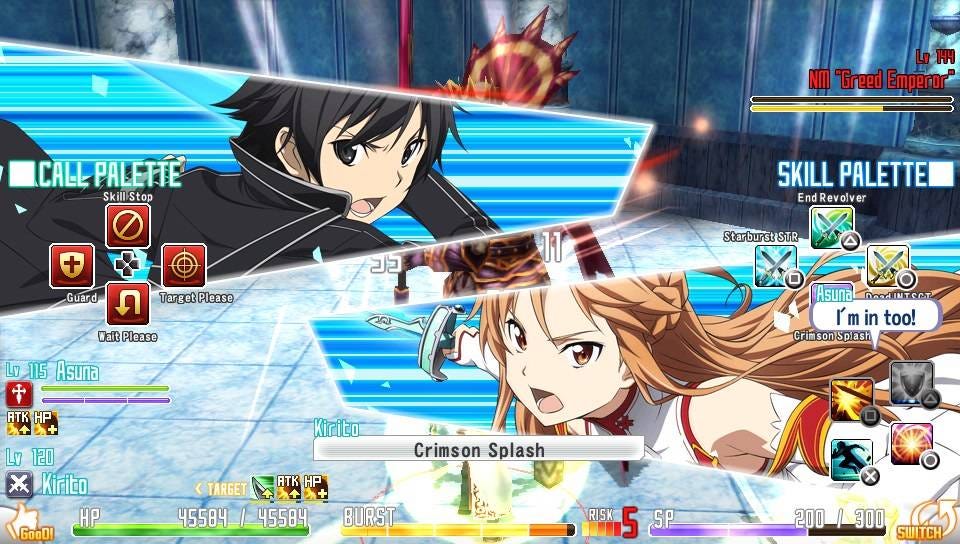Open the Call Palette header

[97, 174]
